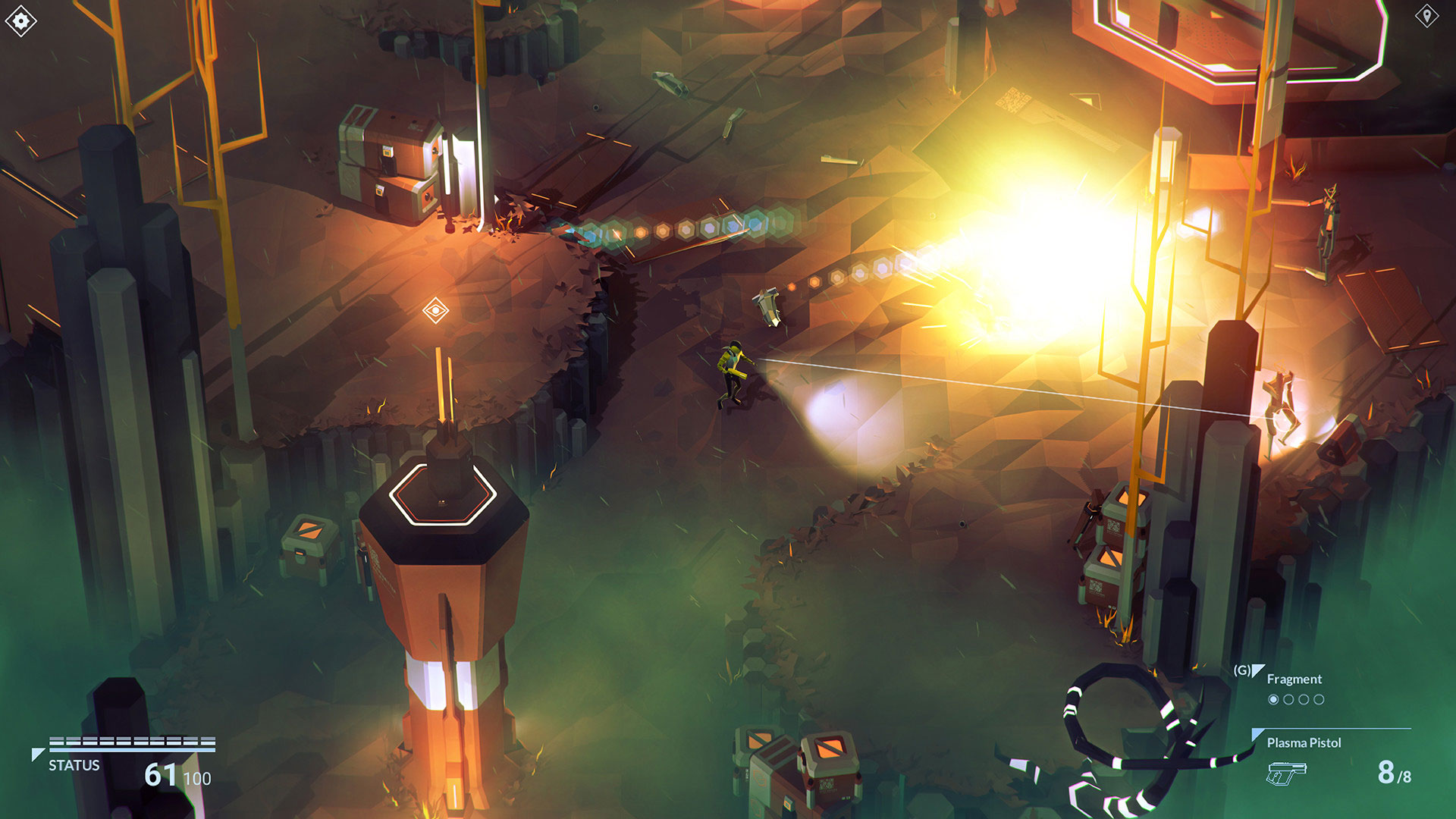Select the Plasma Pistol weapon icon
1456x819 pixels.
pyautogui.click(x=1288, y=775)
